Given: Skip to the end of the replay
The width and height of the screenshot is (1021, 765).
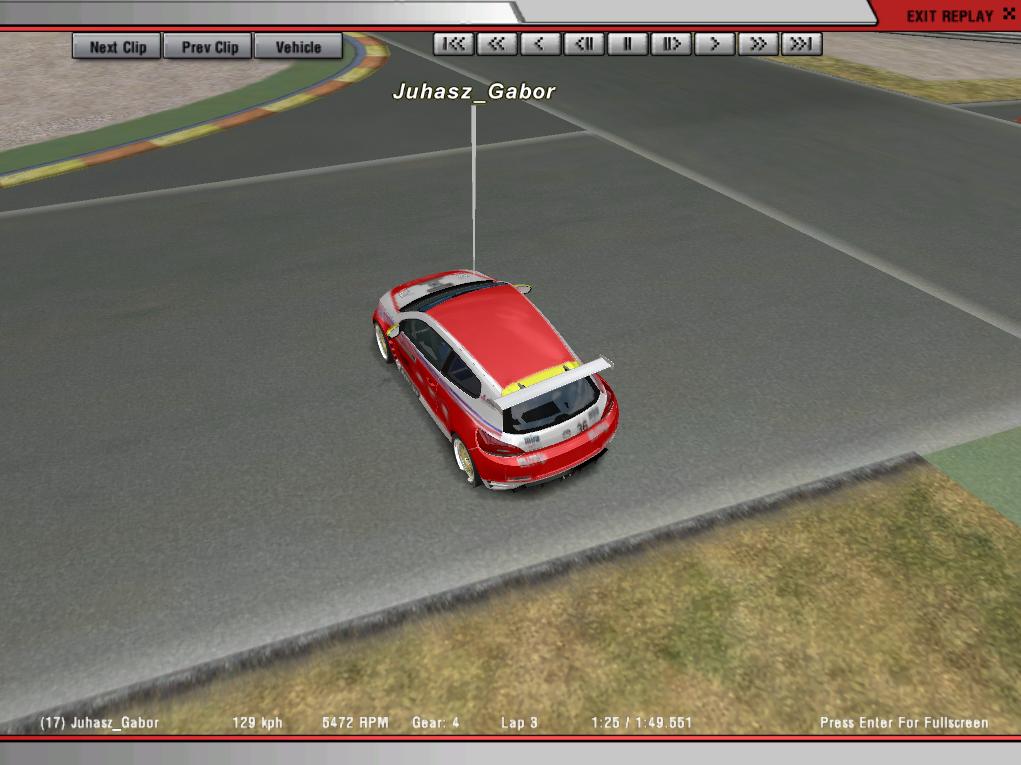Looking at the screenshot, I should coord(801,44).
